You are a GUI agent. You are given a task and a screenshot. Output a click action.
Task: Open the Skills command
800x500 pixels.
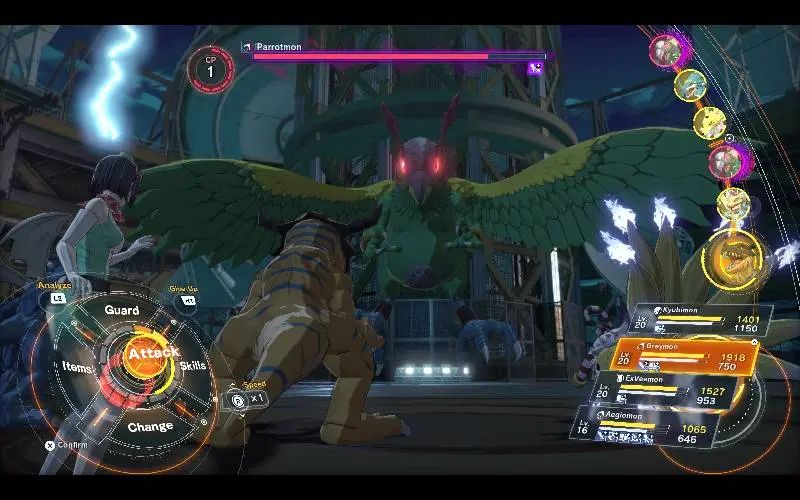pos(193,365)
